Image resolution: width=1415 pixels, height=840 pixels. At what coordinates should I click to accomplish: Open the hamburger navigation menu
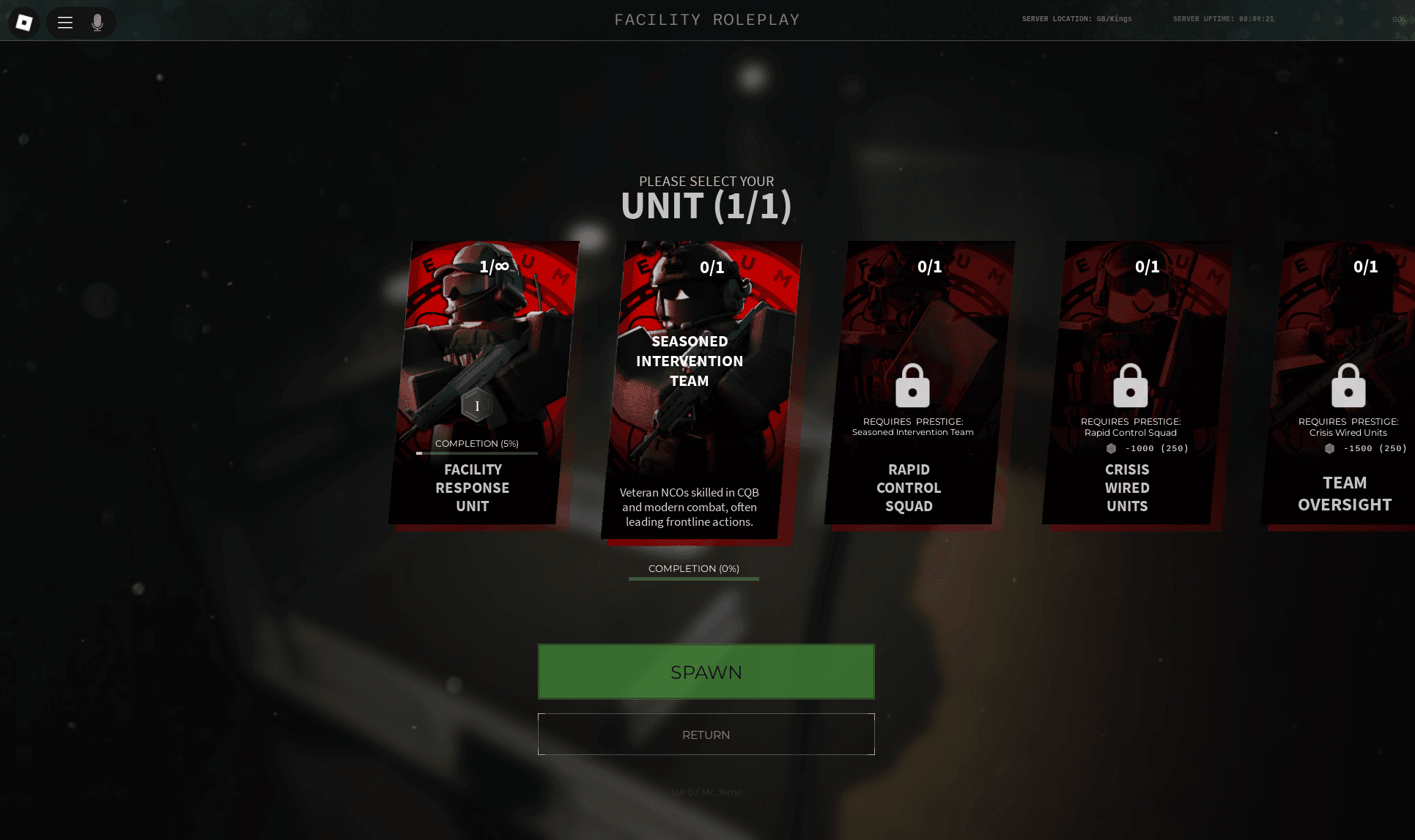click(x=64, y=23)
